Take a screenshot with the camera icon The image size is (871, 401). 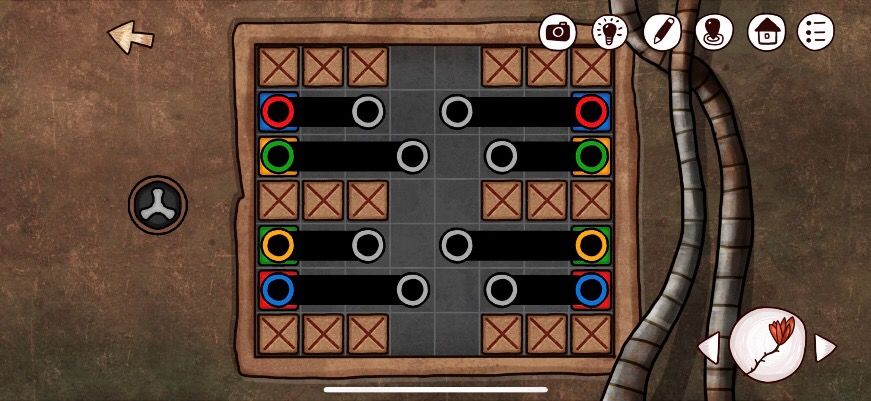click(x=559, y=32)
